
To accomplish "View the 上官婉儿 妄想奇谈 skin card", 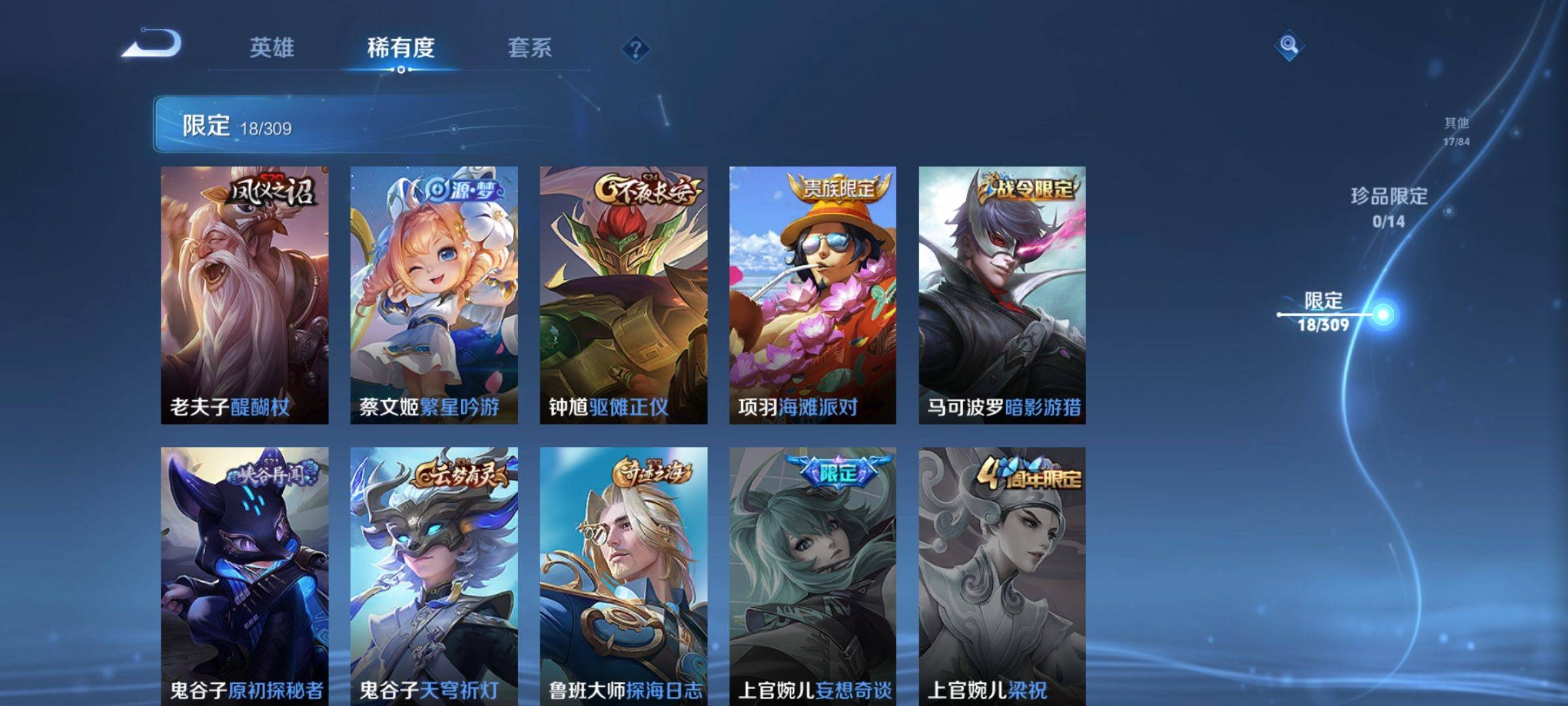I will click(x=812, y=575).
